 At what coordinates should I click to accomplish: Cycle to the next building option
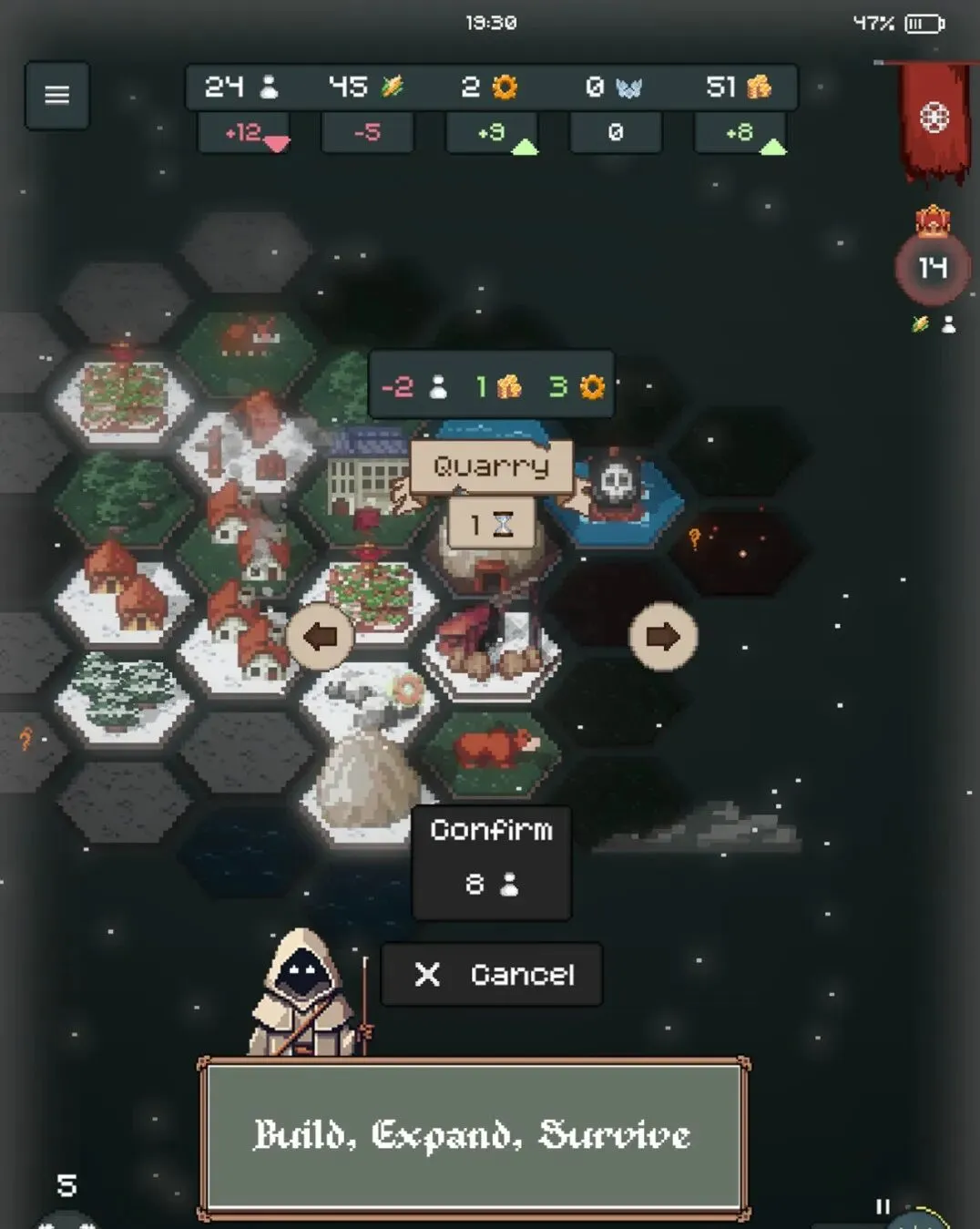tap(663, 637)
